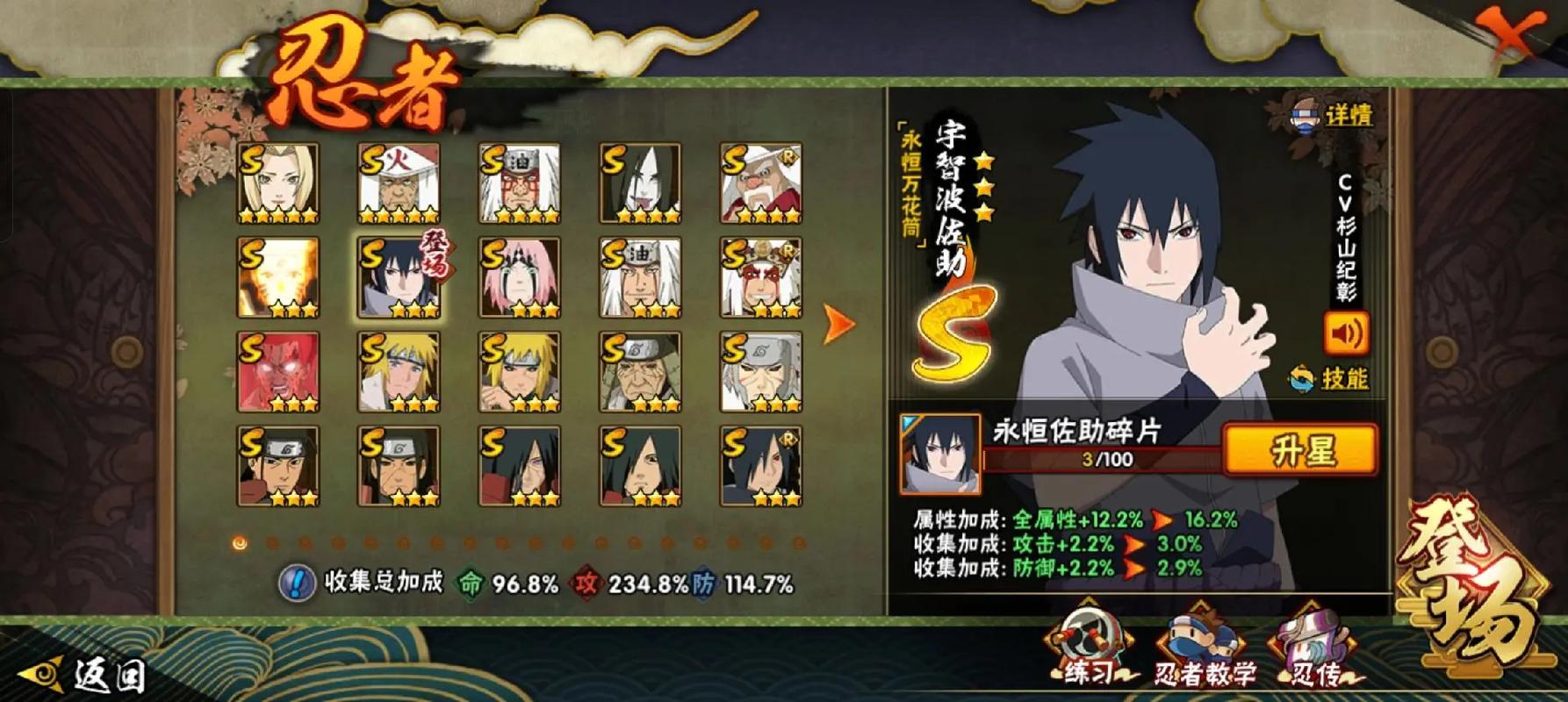The image size is (1568, 702).
Task: Open the 详情 details for Sasuke
Action: (x=1333, y=116)
